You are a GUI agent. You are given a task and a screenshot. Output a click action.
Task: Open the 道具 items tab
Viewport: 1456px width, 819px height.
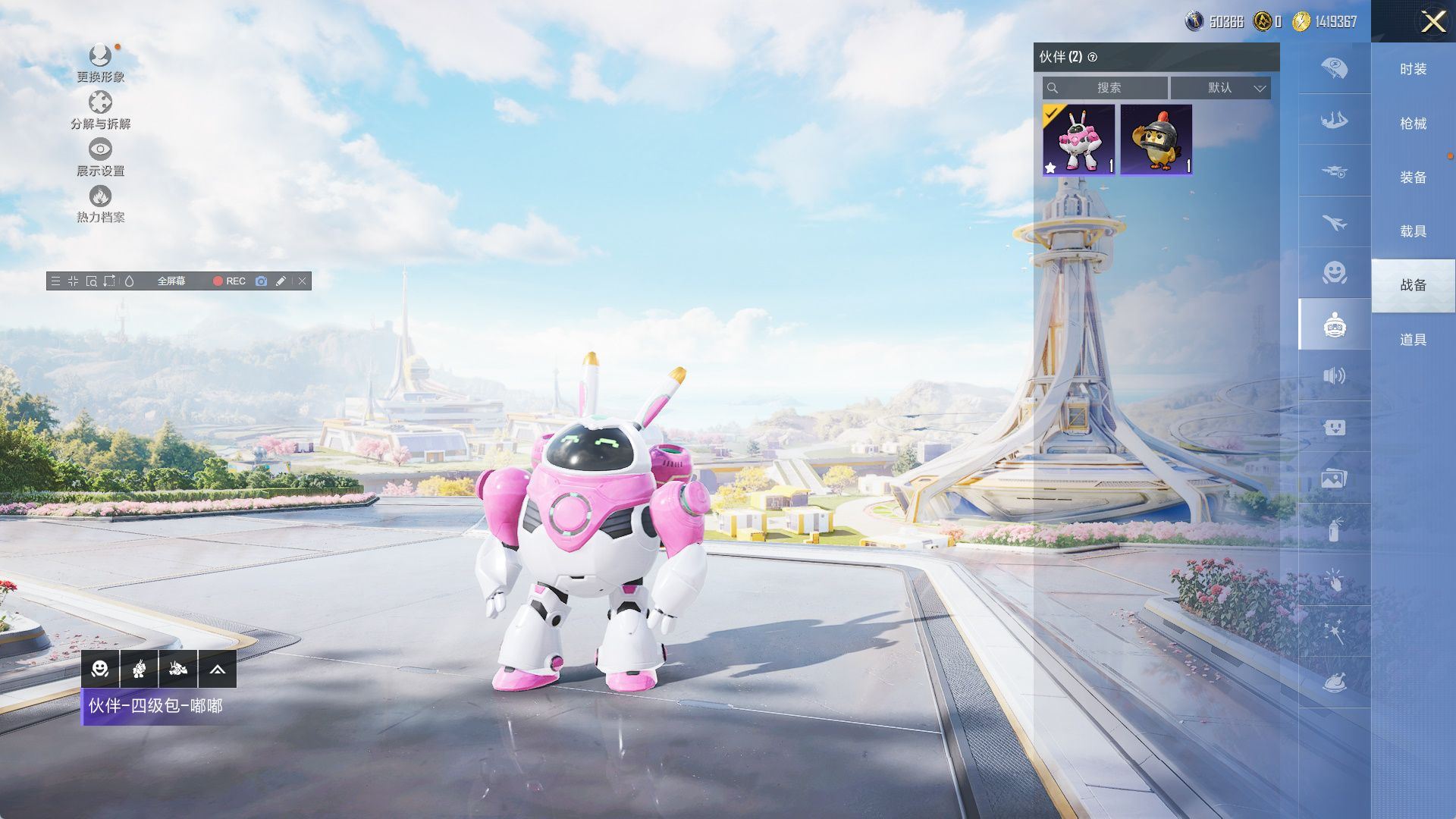point(1413,339)
